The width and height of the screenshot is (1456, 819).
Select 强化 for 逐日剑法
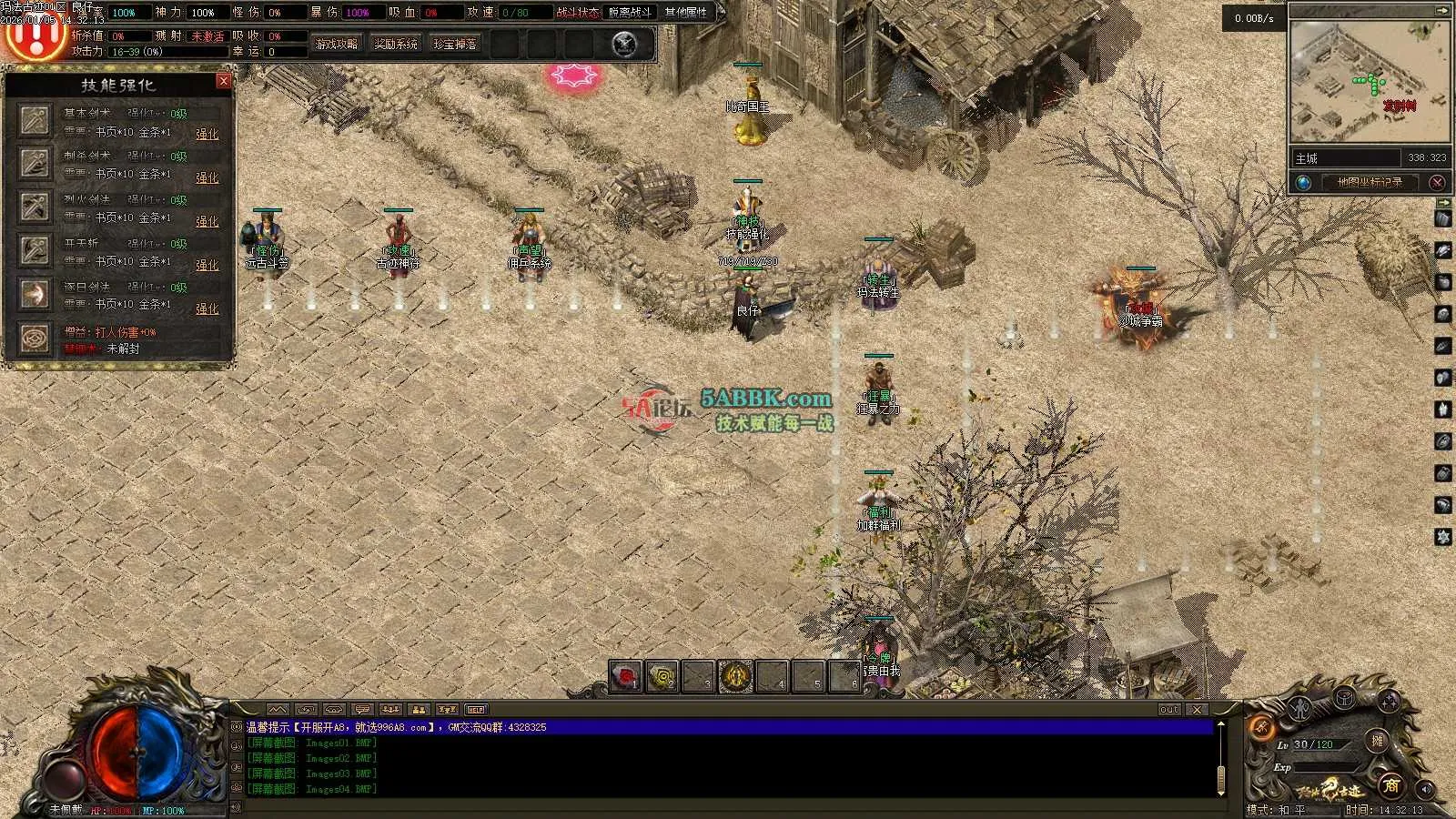point(207,308)
